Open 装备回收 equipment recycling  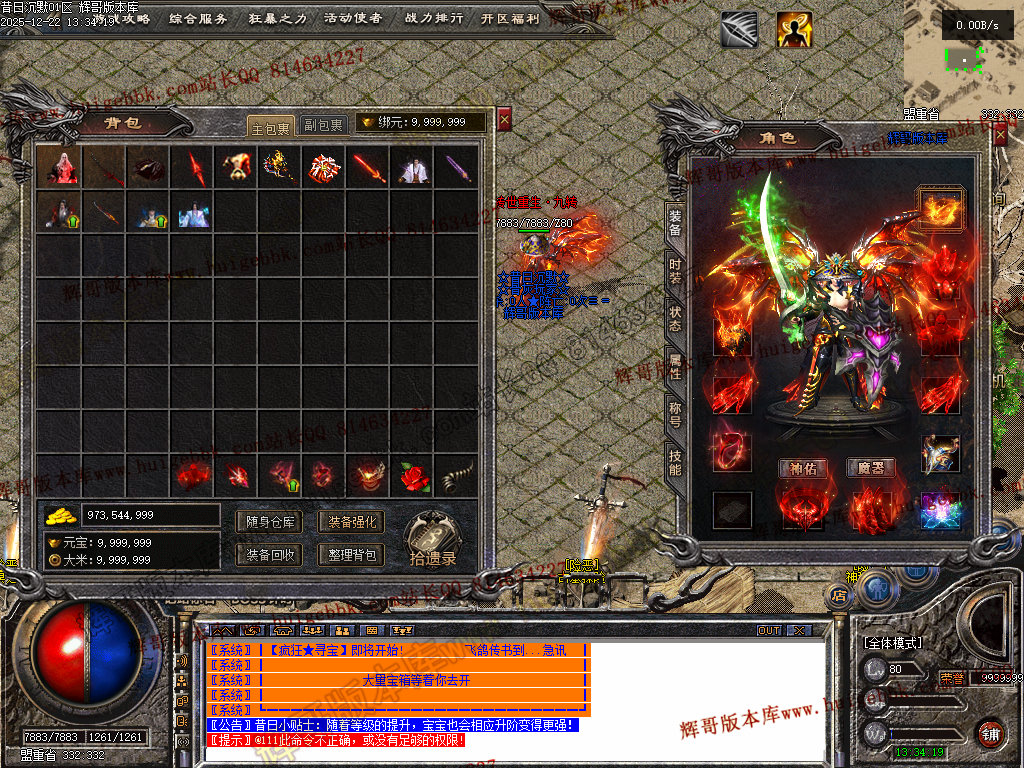tap(270, 554)
